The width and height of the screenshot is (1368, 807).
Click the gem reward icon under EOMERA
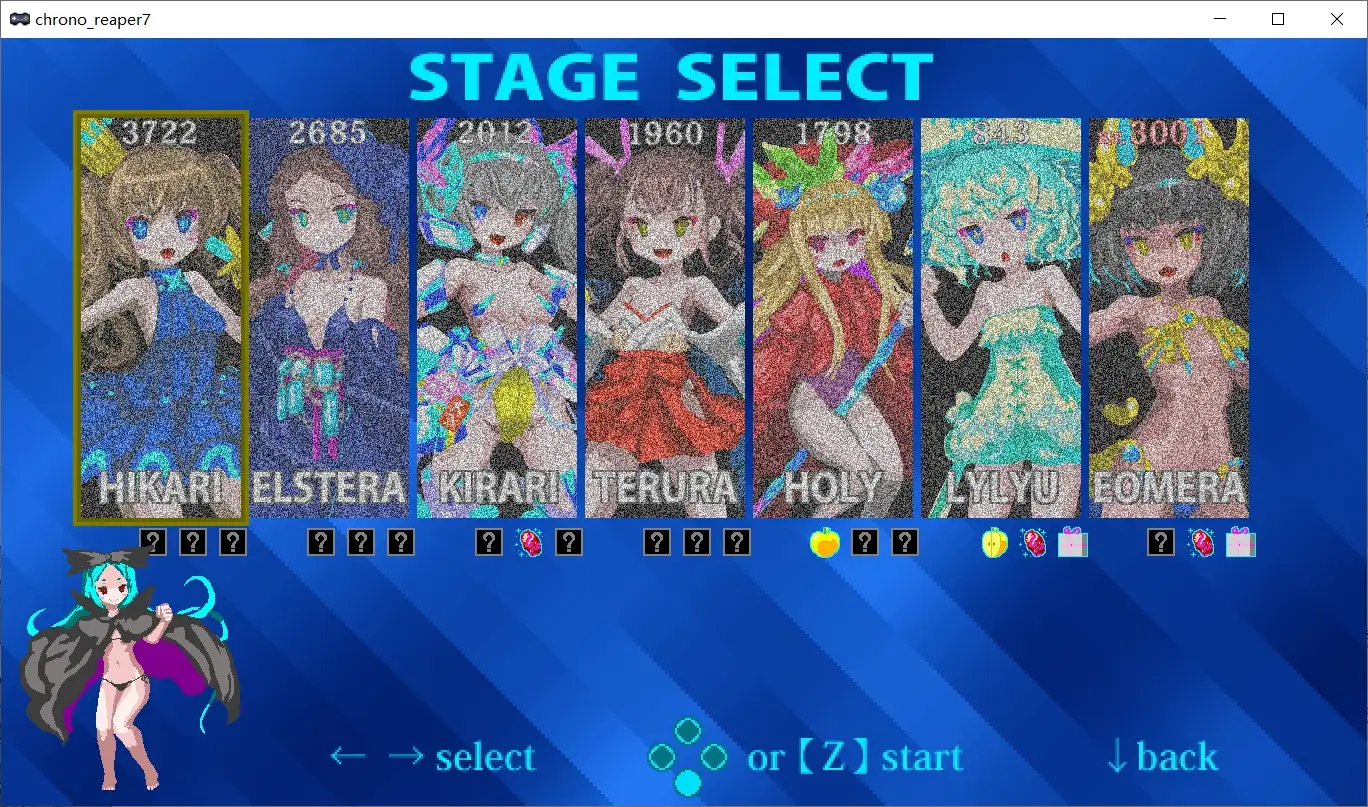coord(1200,541)
